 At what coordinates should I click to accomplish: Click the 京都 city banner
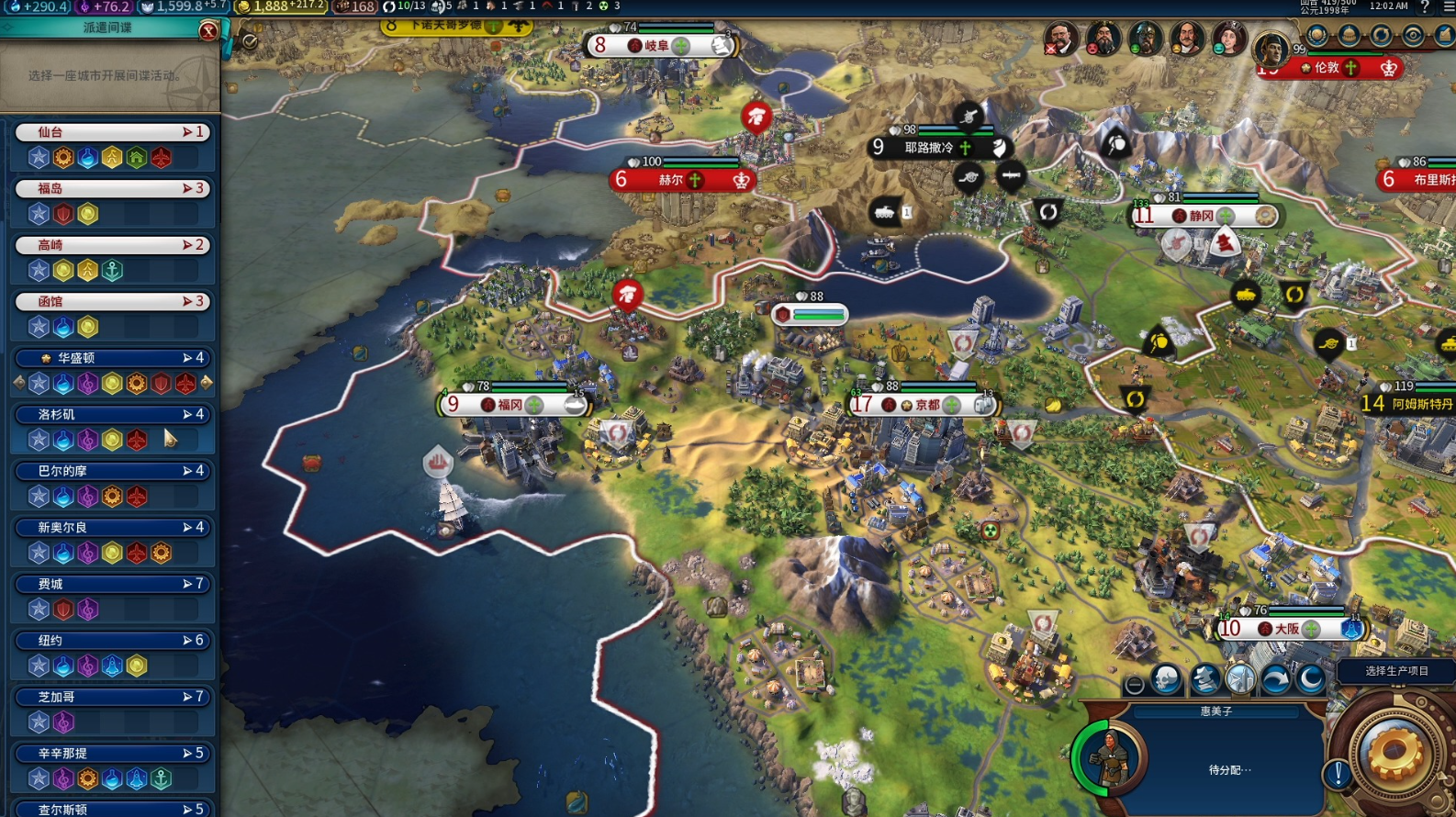tap(924, 405)
